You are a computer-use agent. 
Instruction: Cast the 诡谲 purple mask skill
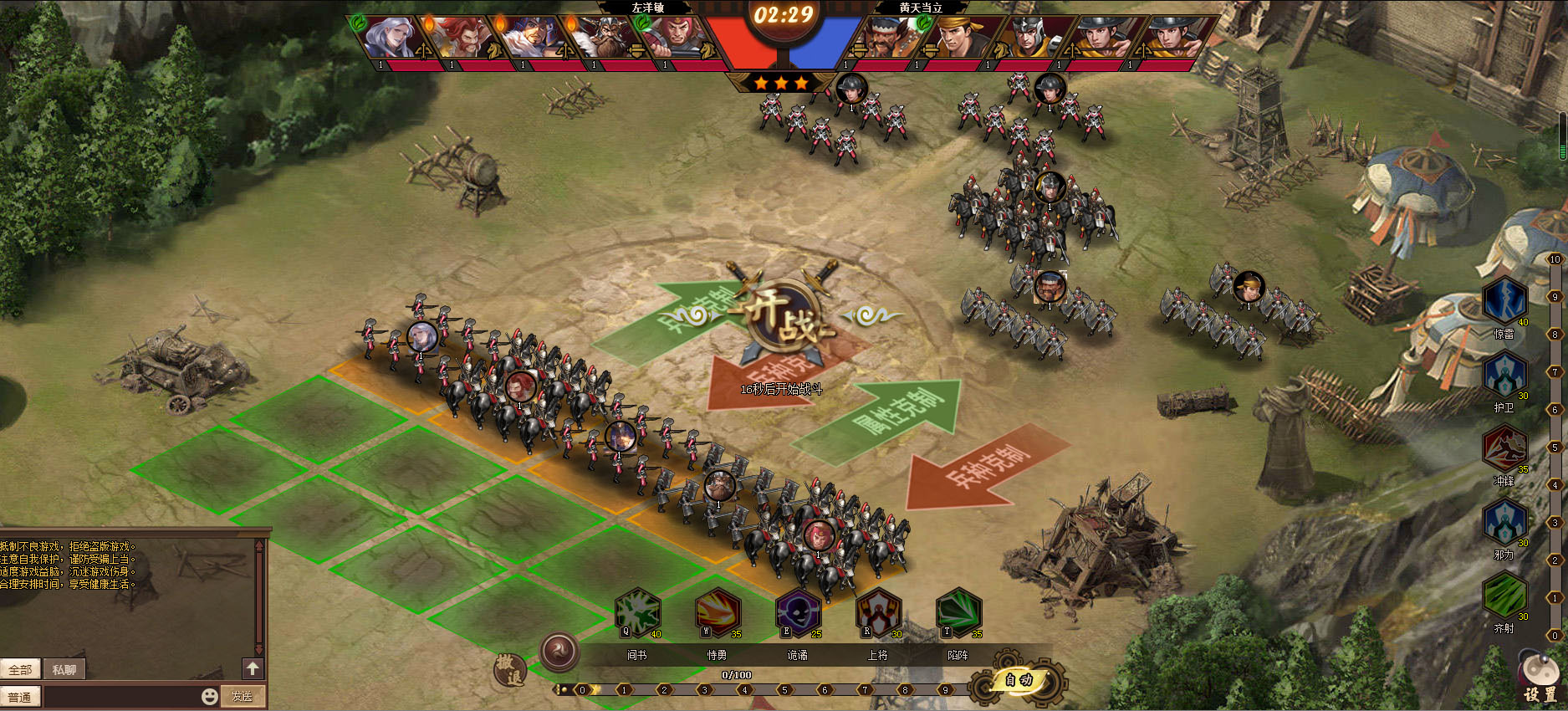pos(798,613)
